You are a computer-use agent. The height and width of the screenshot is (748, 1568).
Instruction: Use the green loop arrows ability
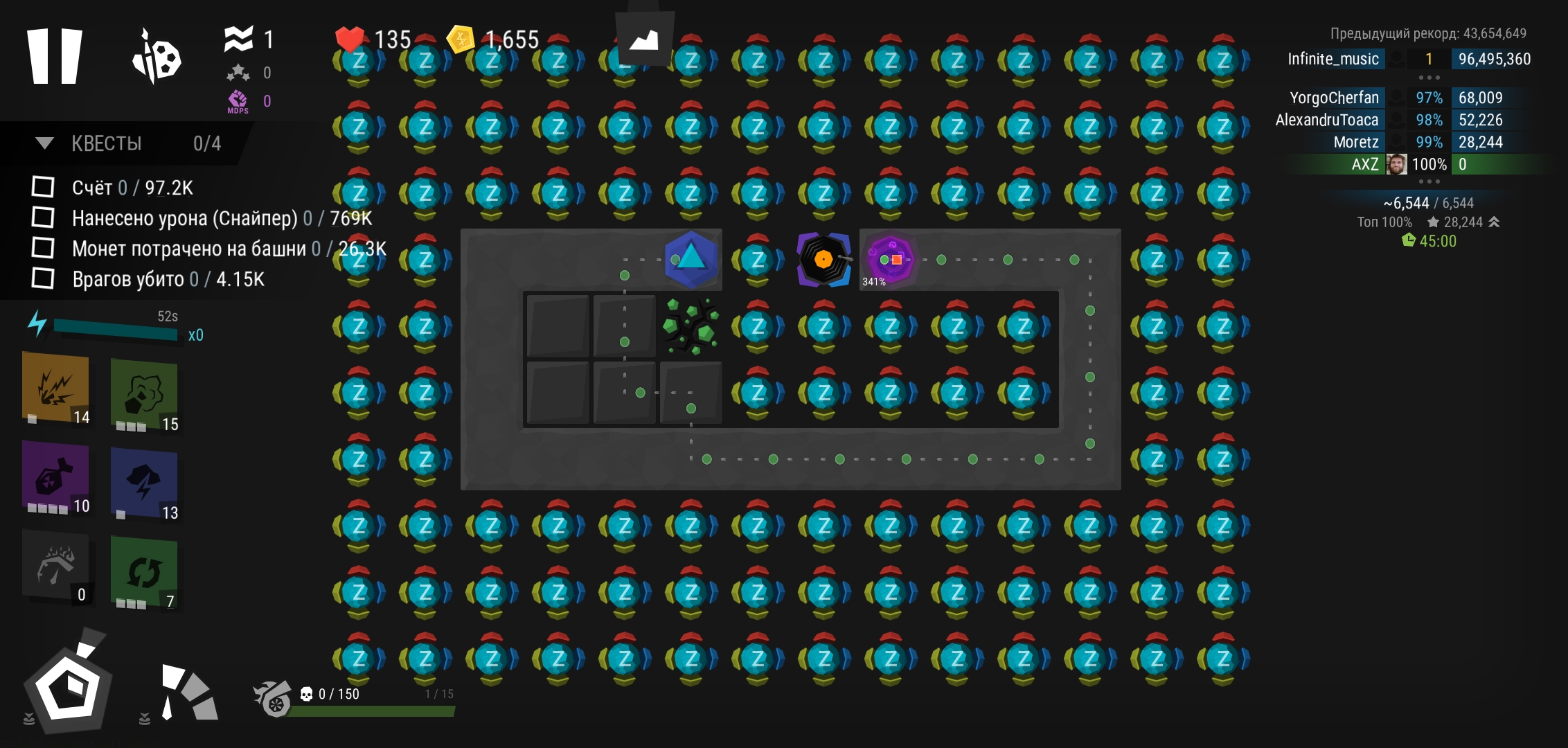(144, 573)
